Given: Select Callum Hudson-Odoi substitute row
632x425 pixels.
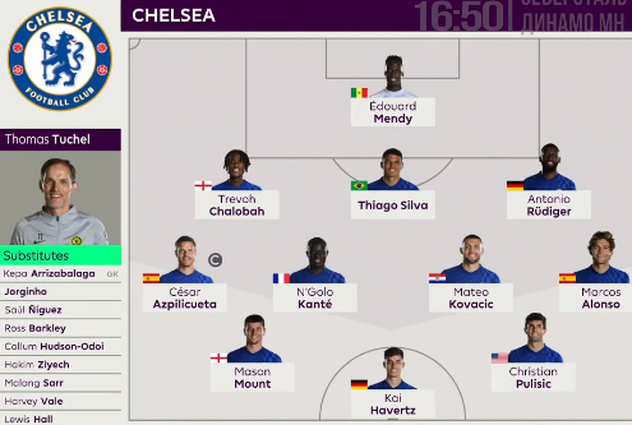Looking at the screenshot, I should (x=60, y=346).
